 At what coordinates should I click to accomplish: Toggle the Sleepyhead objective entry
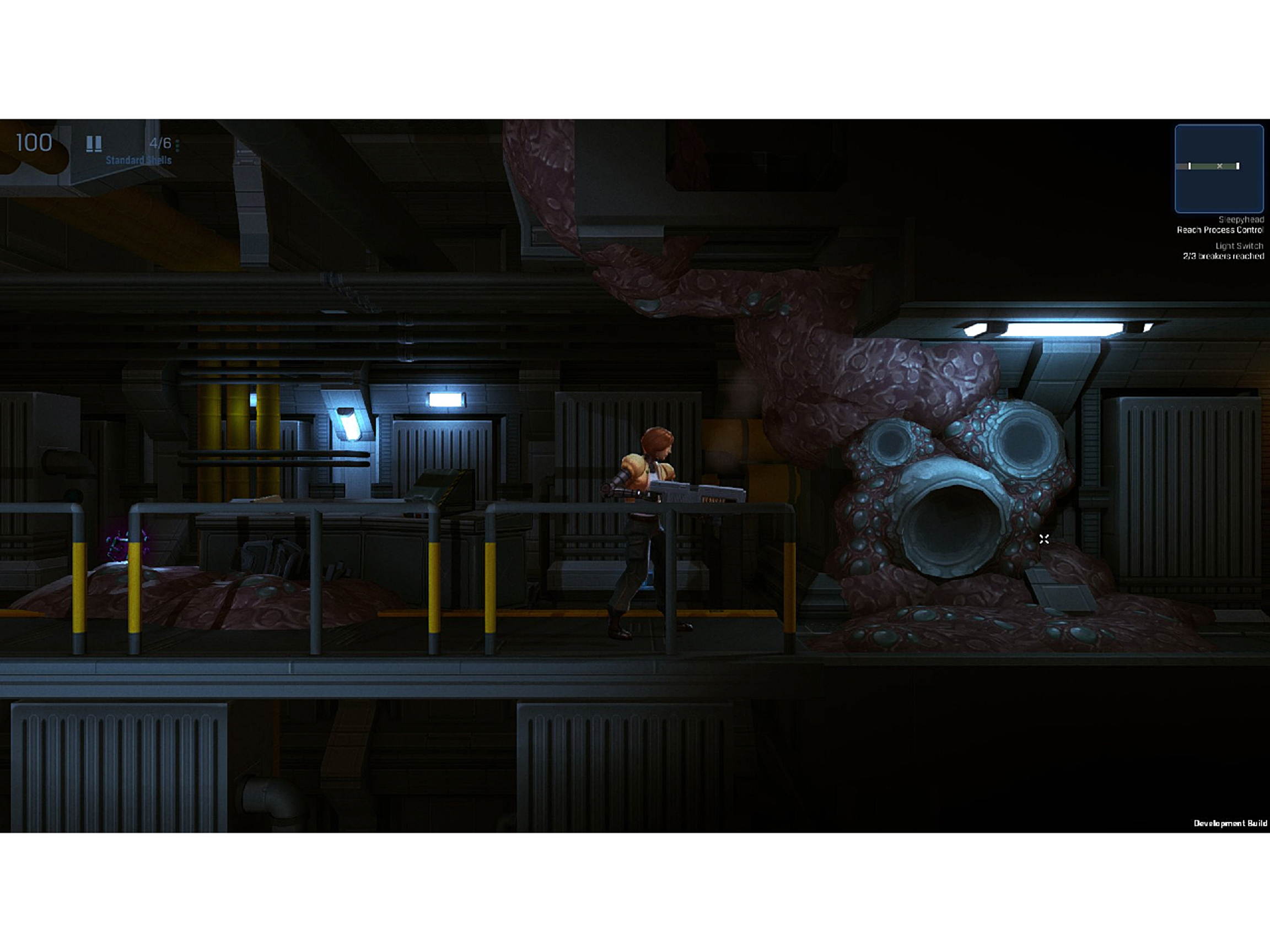pos(1240,220)
